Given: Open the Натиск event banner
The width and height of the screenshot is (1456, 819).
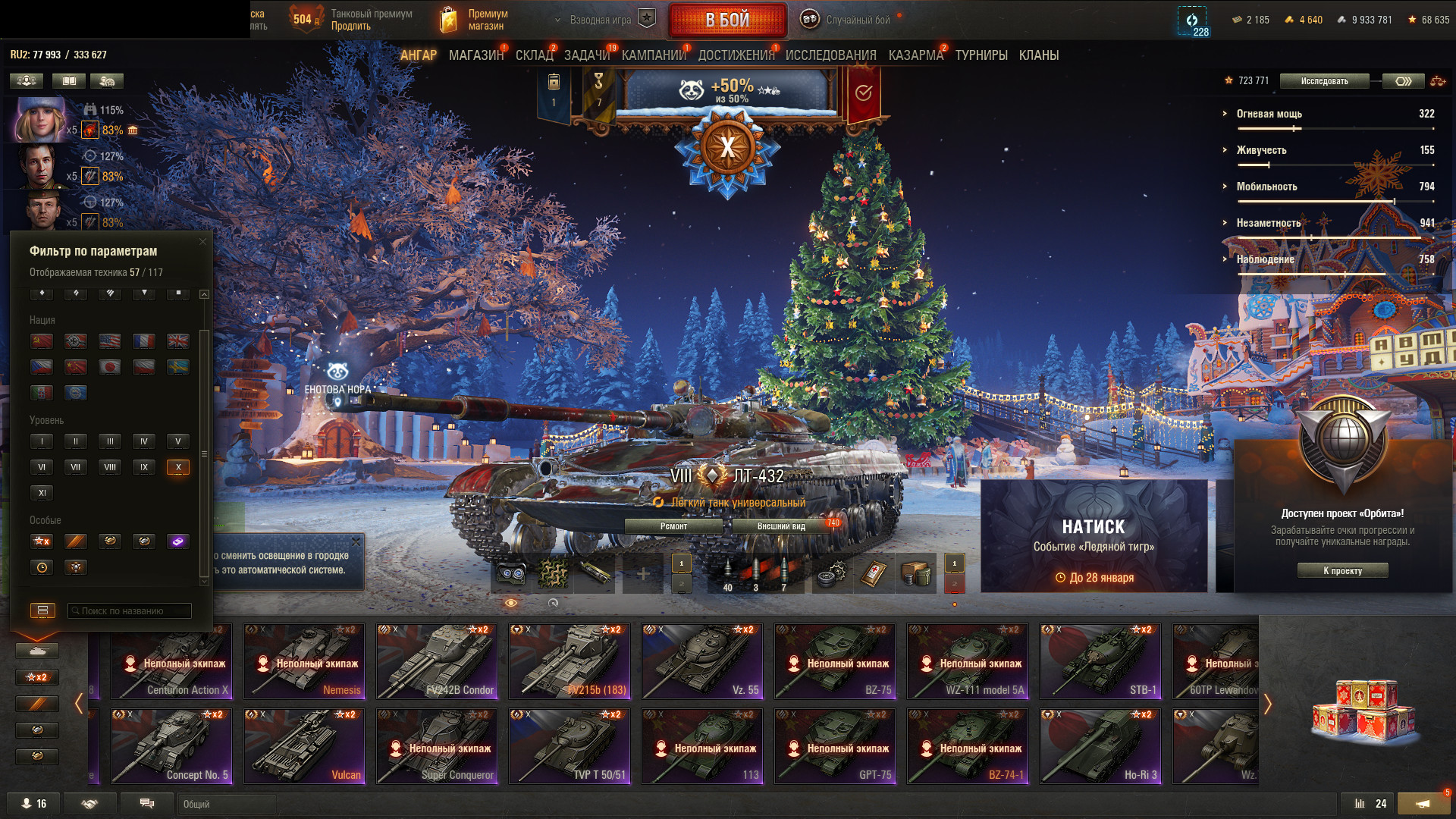Looking at the screenshot, I should point(1094,535).
